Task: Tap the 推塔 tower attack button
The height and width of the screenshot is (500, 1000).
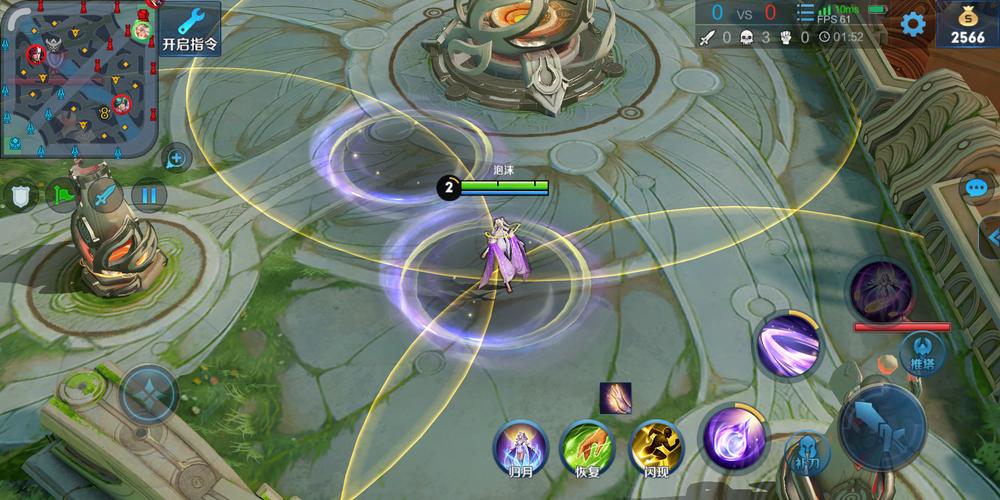Action: pyautogui.click(x=923, y=352)
